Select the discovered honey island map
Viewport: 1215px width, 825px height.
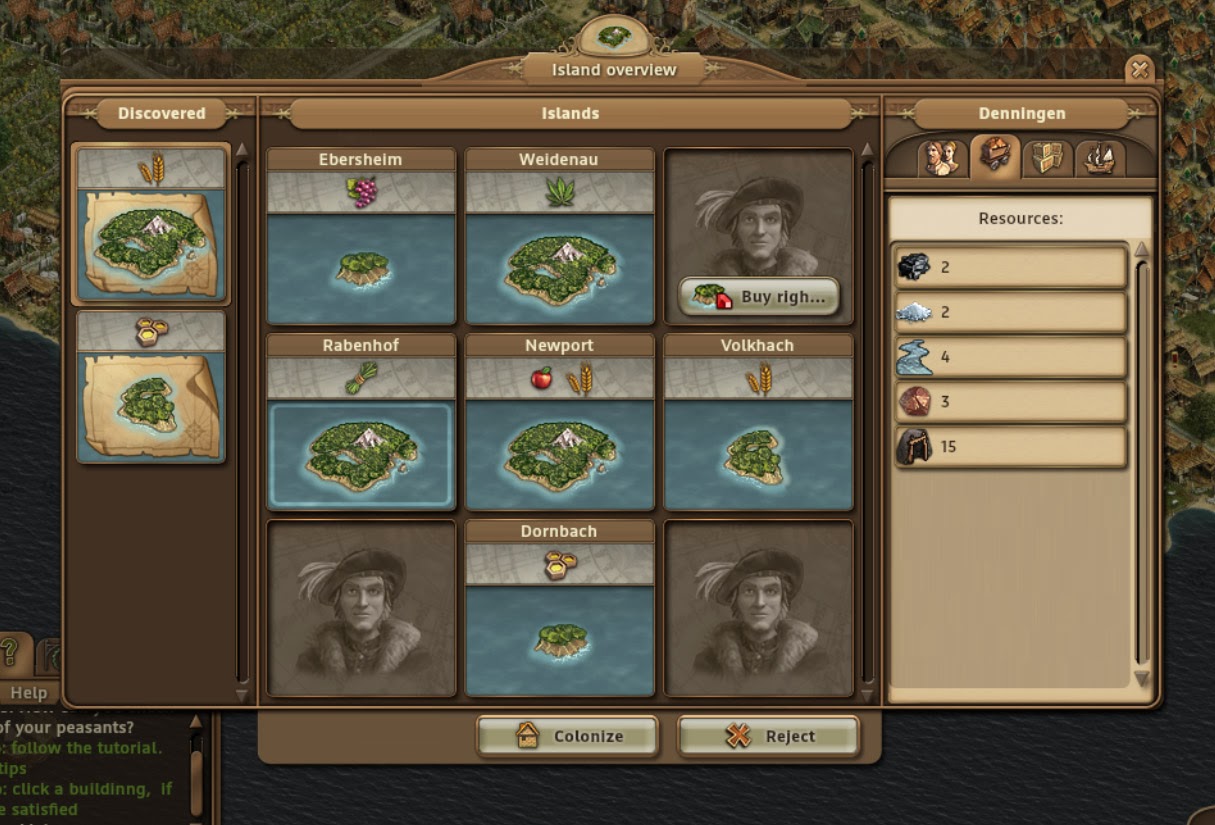[151, 388]
